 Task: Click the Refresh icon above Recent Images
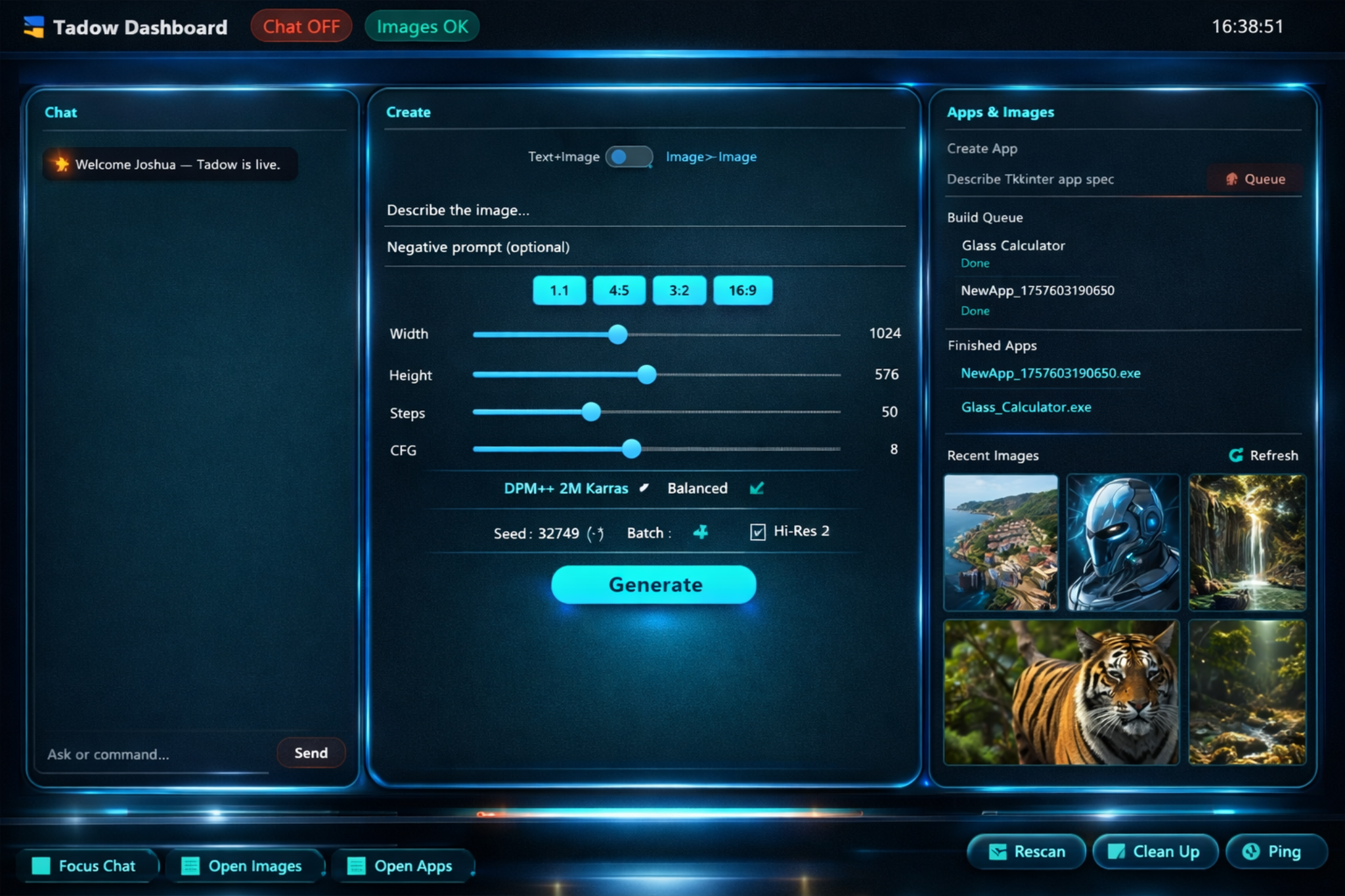1237,455
